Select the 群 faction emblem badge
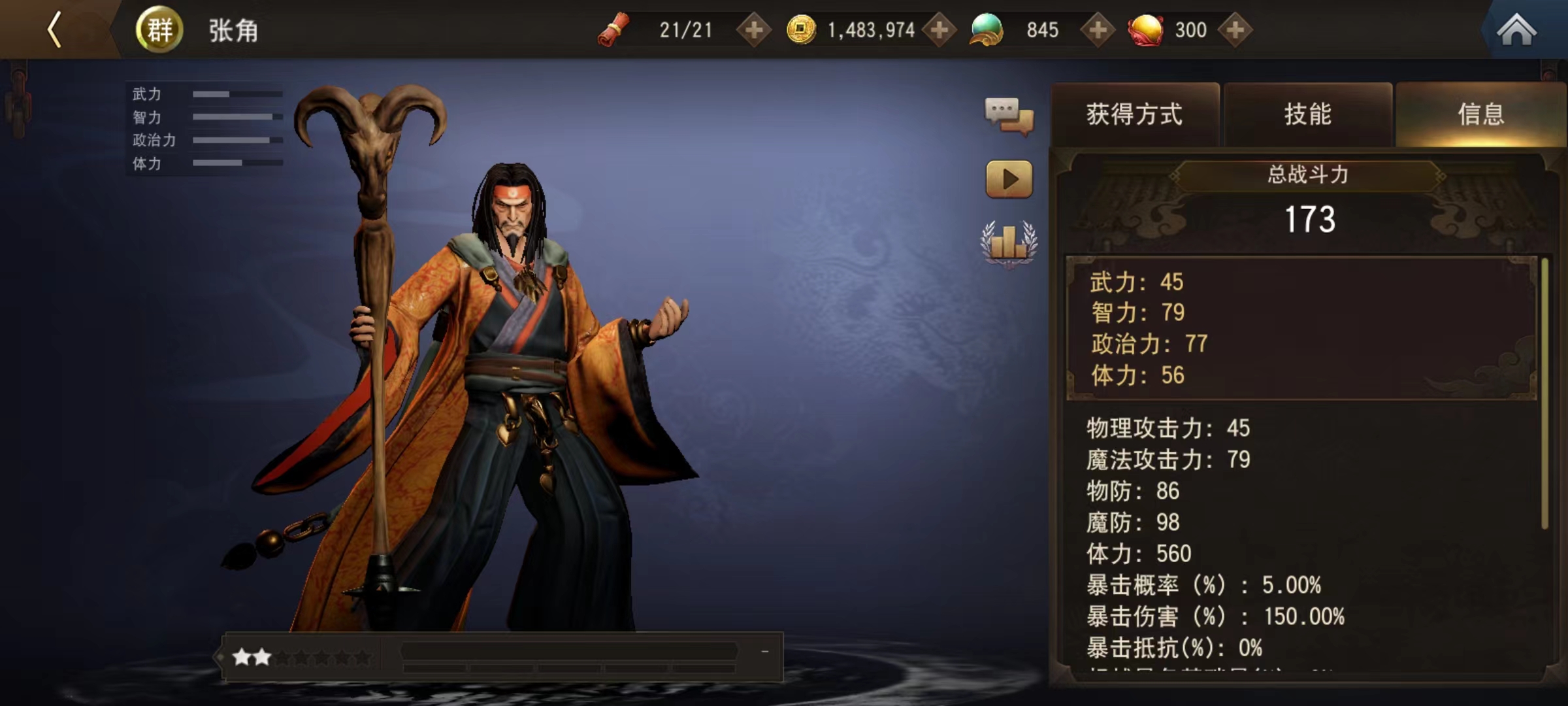The image size is (1568, 706). (159, 29)
